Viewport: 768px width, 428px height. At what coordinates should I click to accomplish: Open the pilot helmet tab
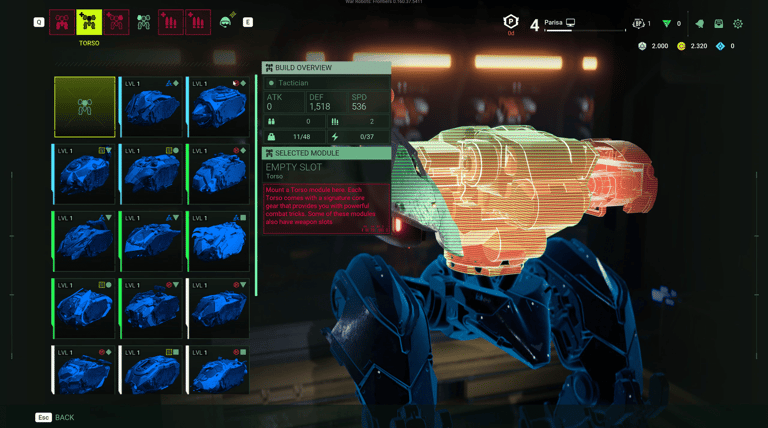227,22
